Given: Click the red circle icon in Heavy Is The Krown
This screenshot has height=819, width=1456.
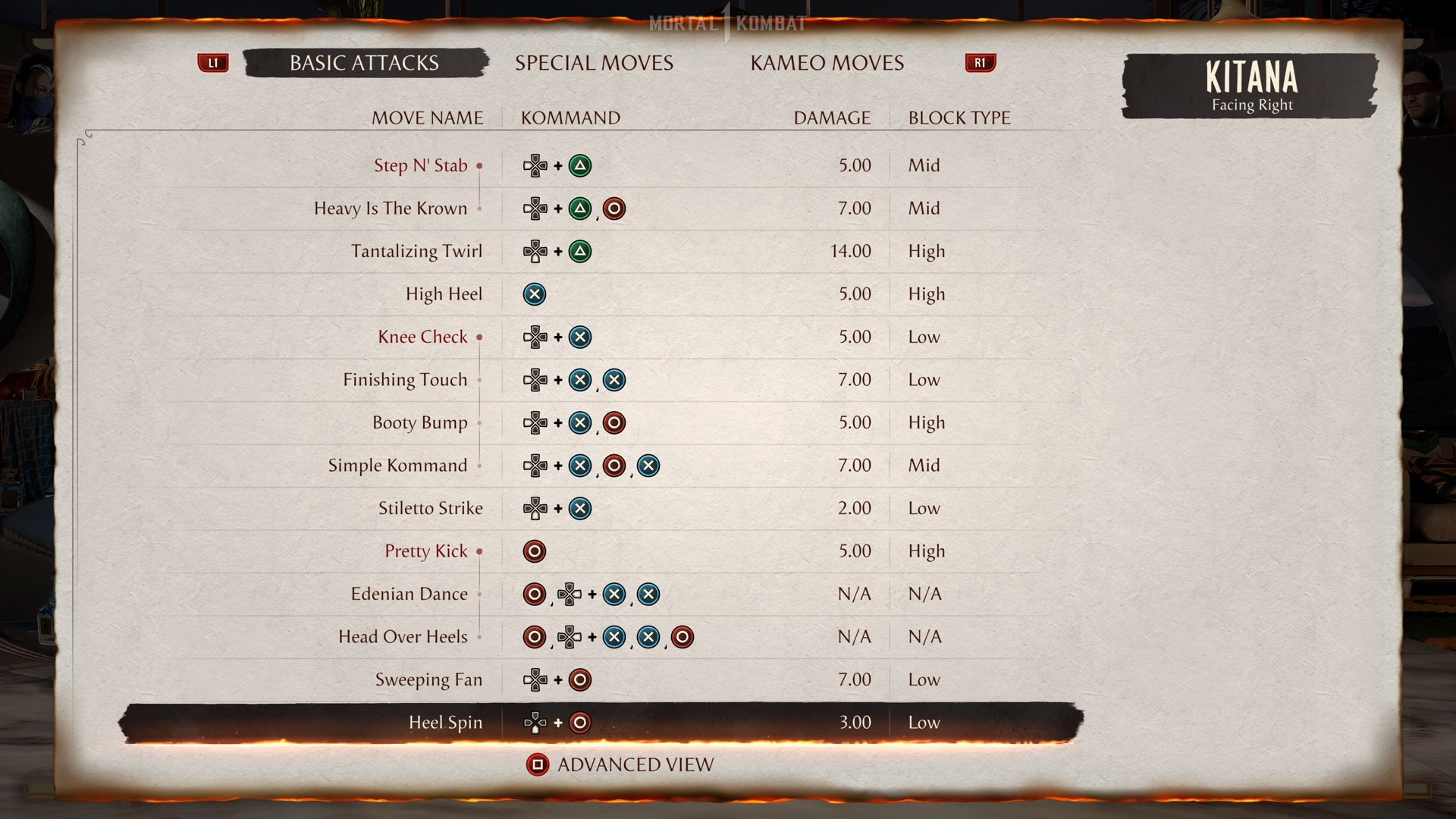Looking at the screenshot, I should click(614, 208).
